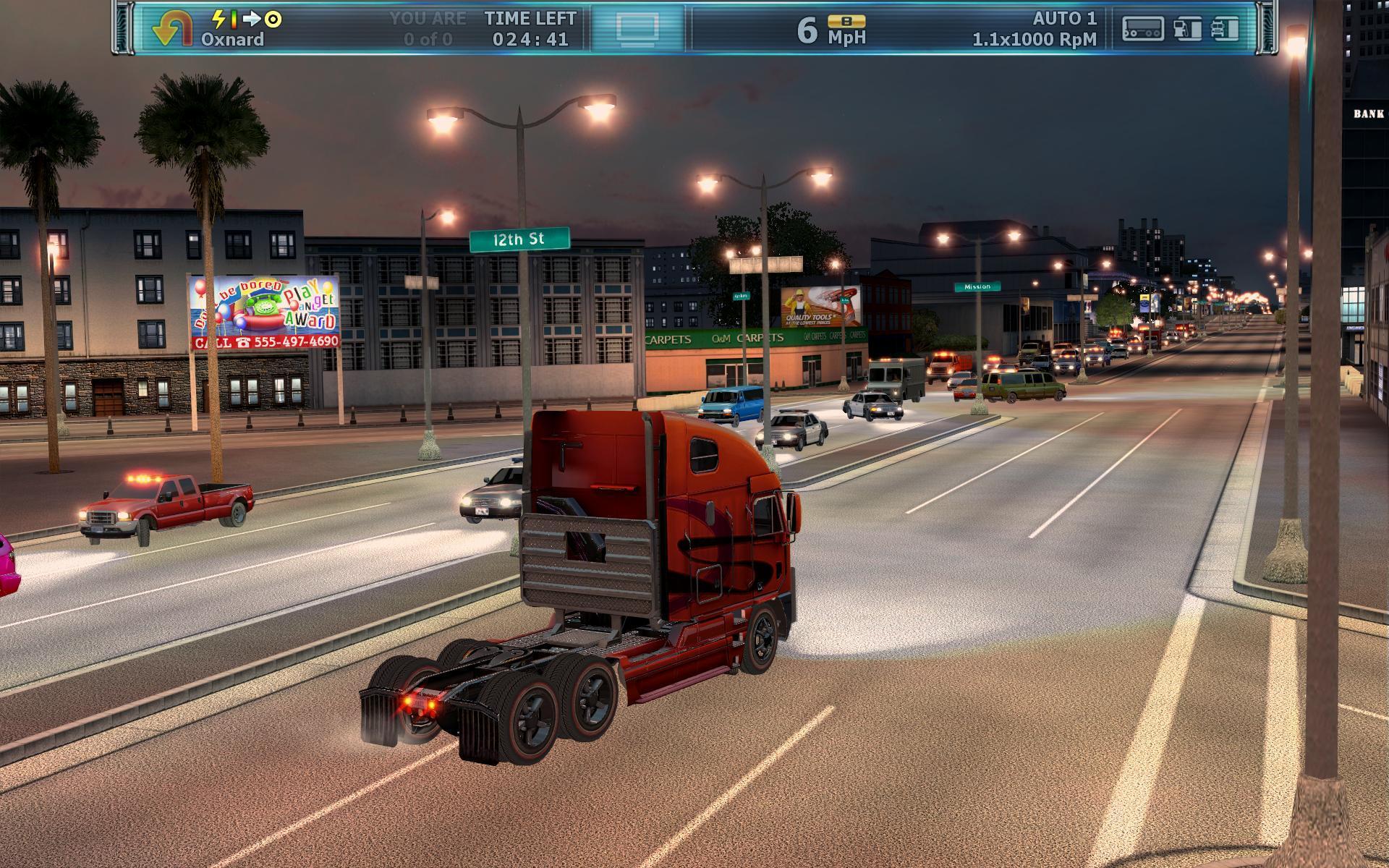Select the truck condition gauge icon
Image resolution: width=1389 pixels, height=868 pixels.
(x=1224, y=29)
